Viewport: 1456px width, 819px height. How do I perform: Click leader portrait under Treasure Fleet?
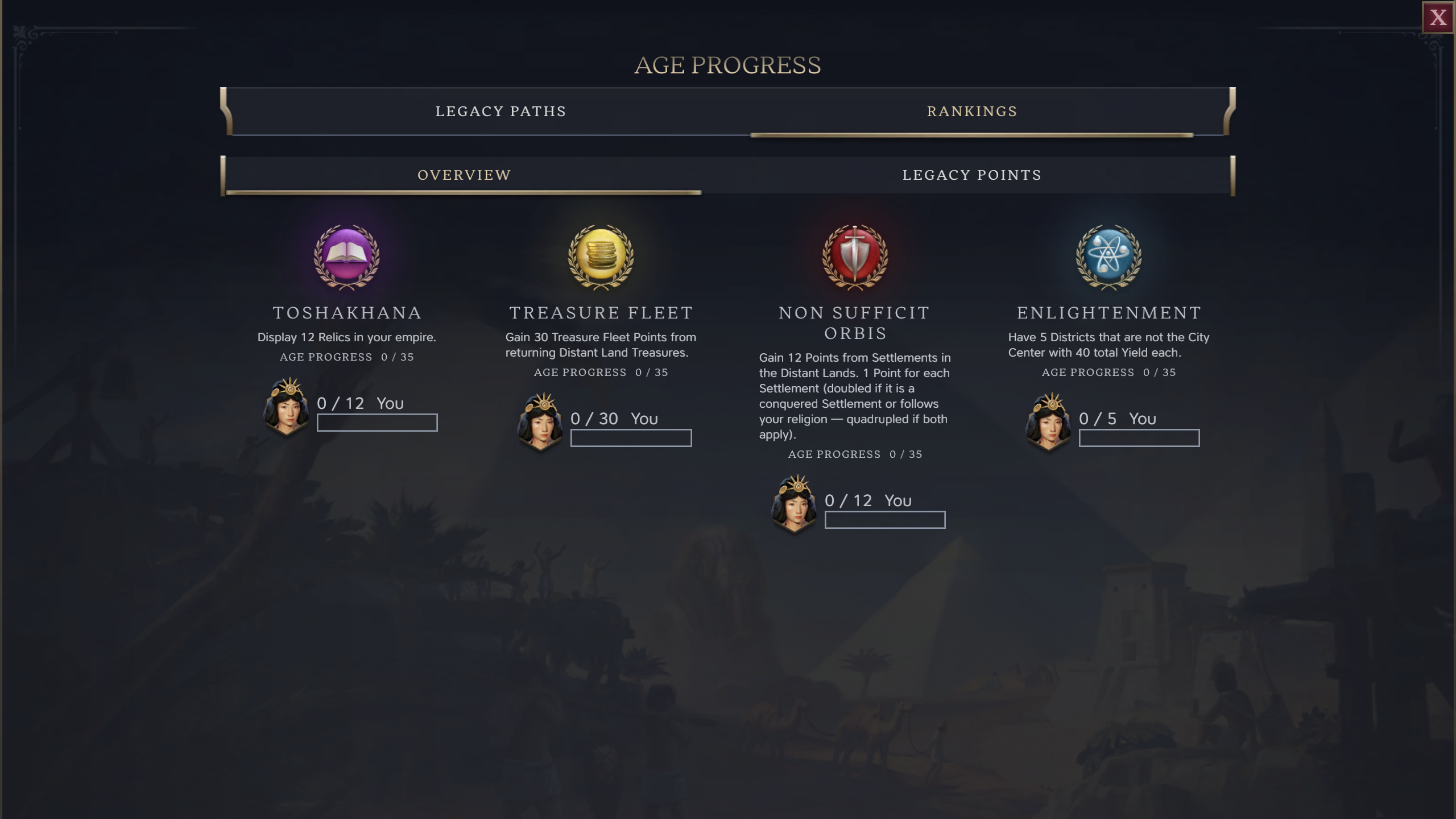[x=540, y=423]
